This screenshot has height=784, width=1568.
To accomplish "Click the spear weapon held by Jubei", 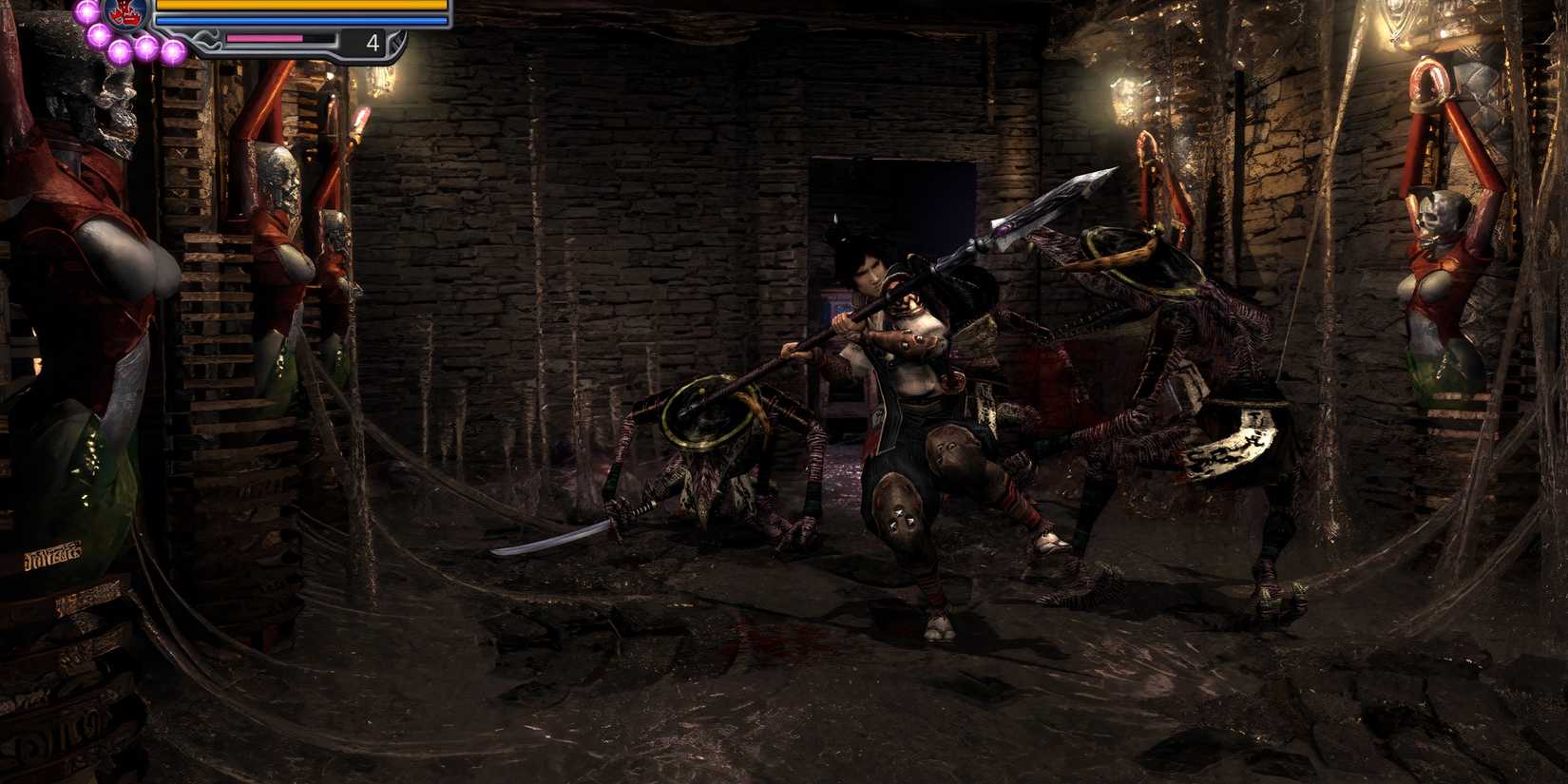I will tap(950, 266).
